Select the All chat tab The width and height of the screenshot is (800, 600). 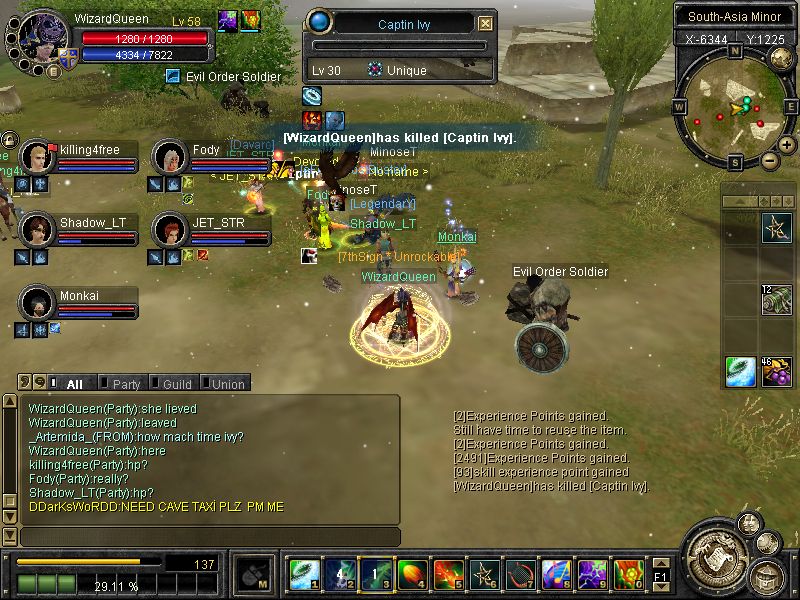(x=73, y=384)
